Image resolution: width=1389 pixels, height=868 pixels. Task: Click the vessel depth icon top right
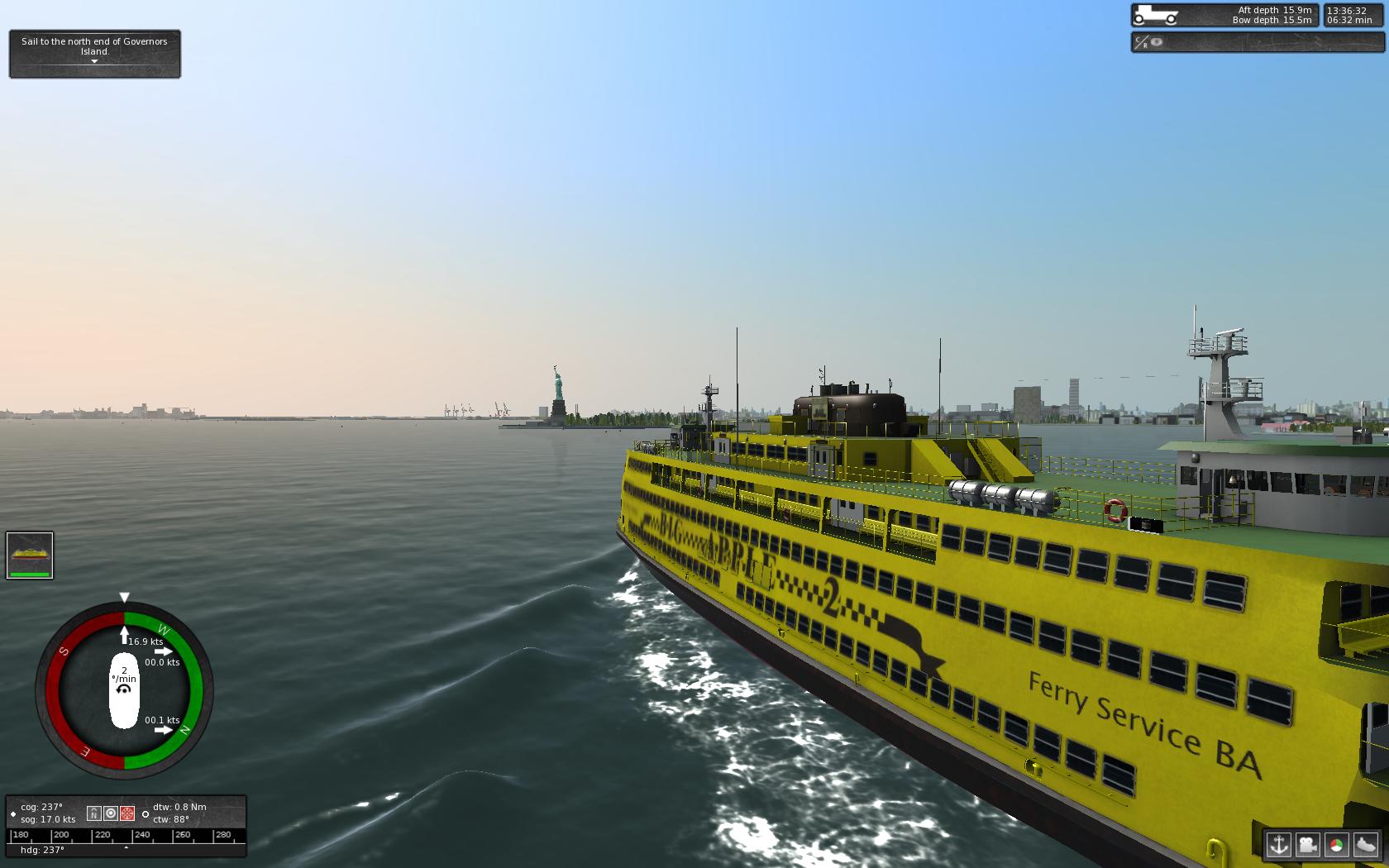(x=1156, y=15)
